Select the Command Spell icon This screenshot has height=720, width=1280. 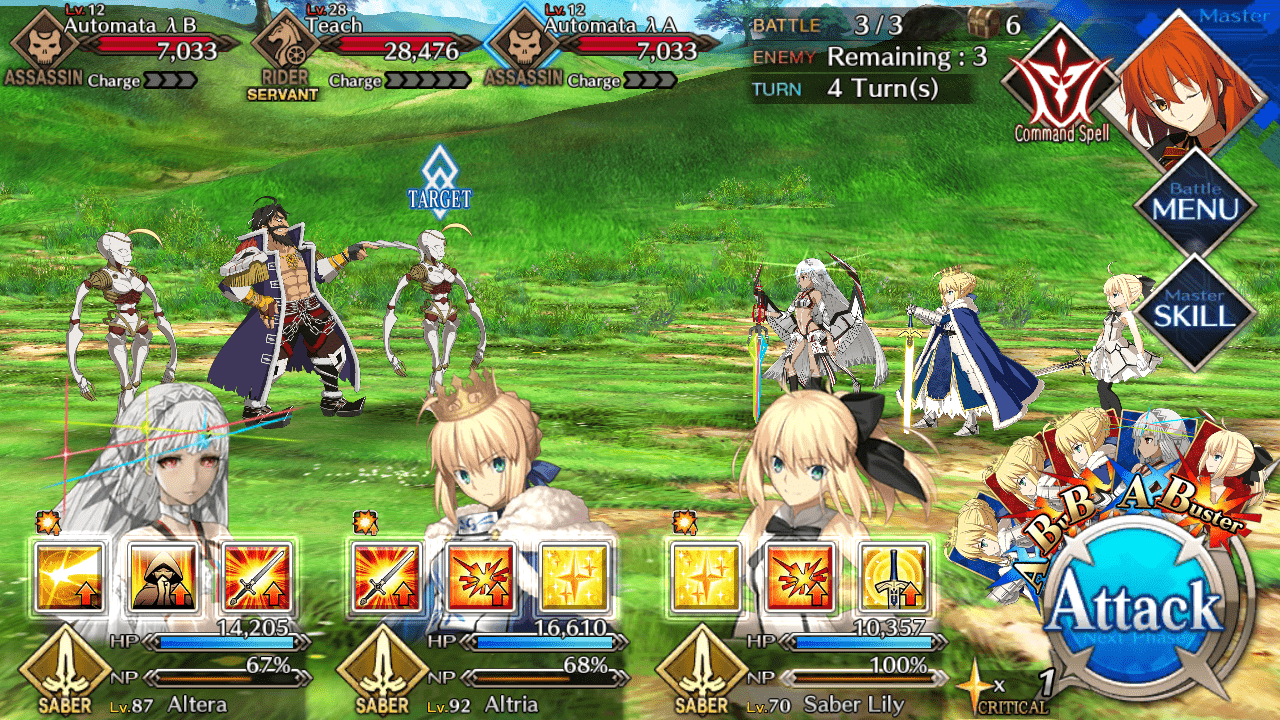tap(1060, 82)
